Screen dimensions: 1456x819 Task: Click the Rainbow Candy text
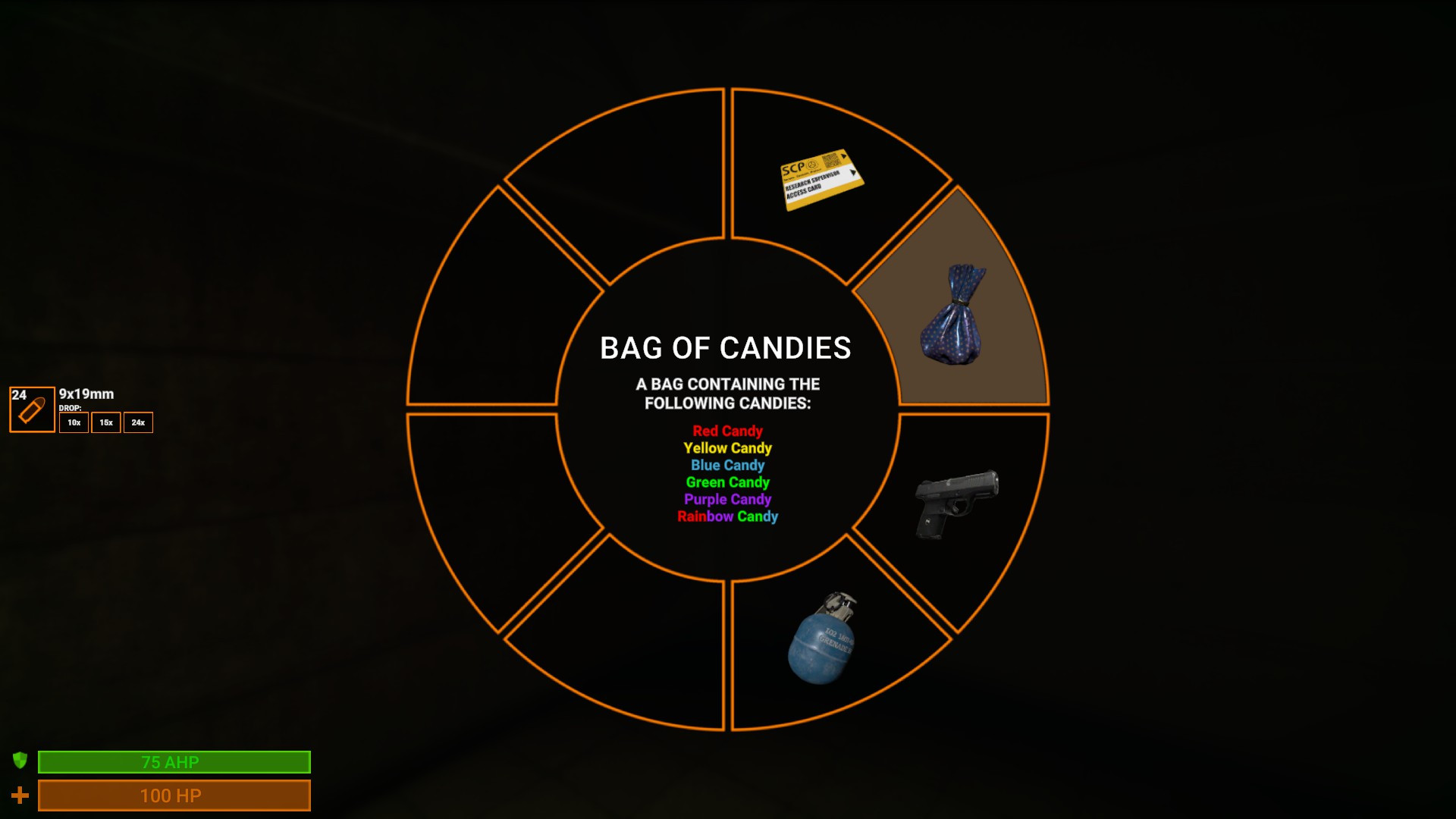pos(726,516)
